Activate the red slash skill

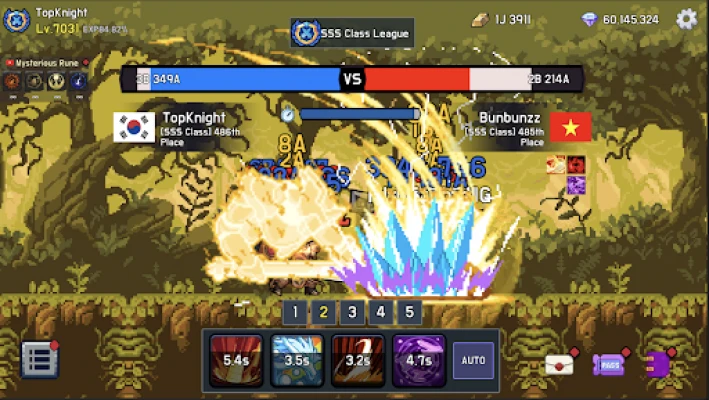[x=236, y=360]
